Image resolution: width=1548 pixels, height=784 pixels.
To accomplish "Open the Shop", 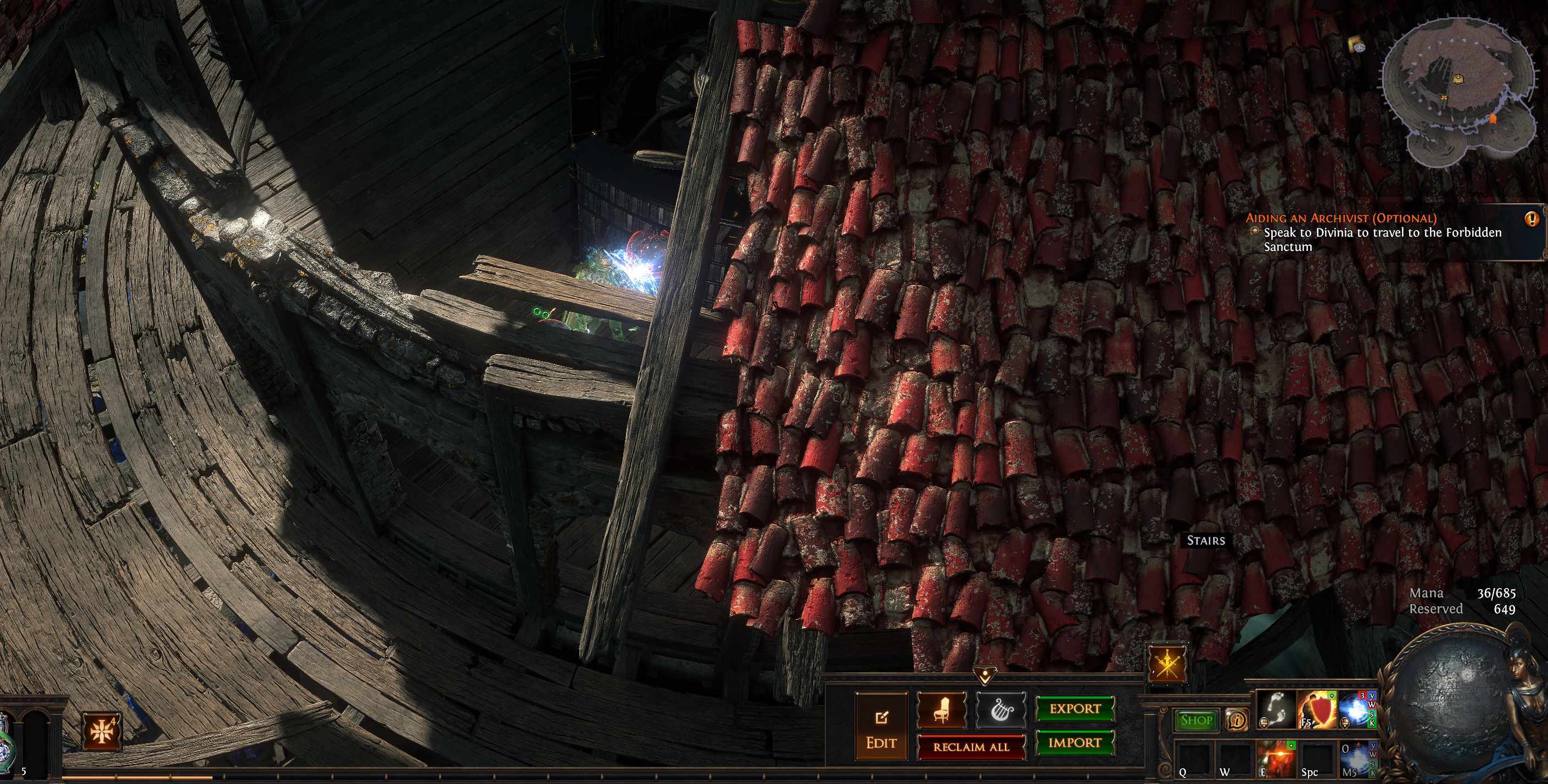I will (1196, 720).
